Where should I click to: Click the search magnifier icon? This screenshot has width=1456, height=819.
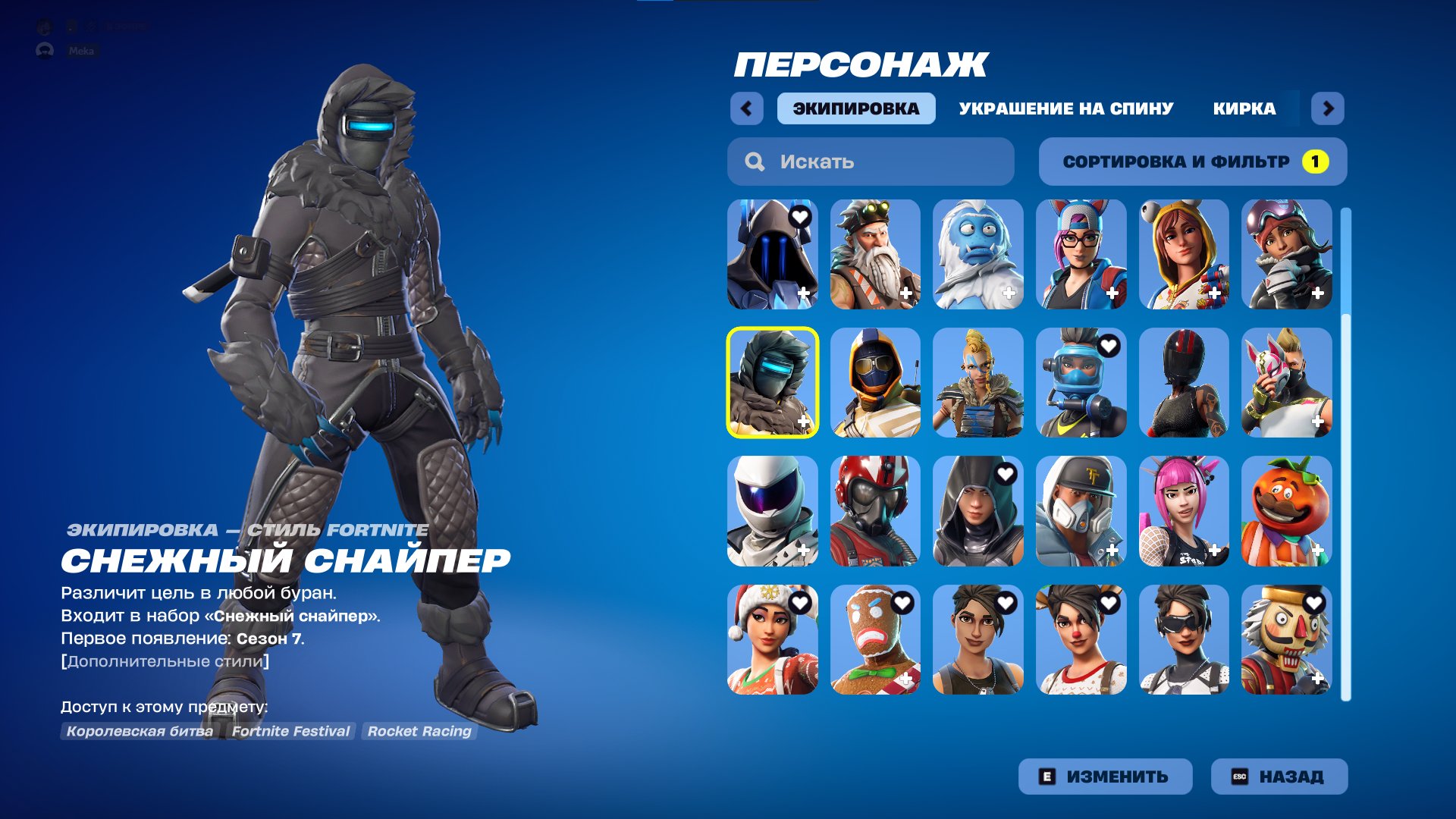tap(755, 161)
